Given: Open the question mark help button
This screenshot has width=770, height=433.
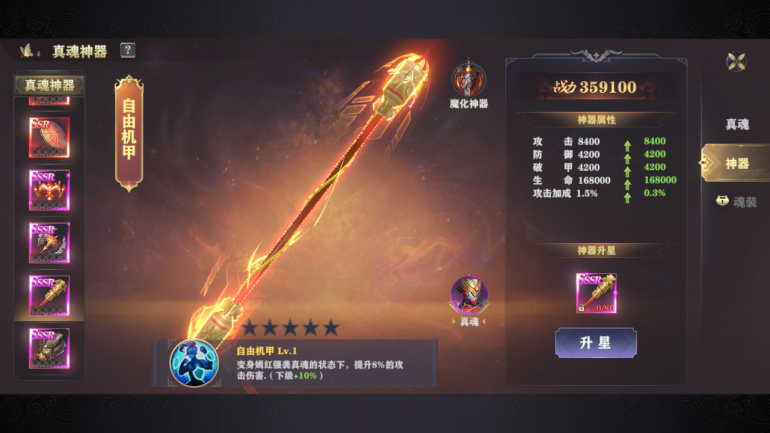Looking at the screenshot, I should click(x=128, y=50).
